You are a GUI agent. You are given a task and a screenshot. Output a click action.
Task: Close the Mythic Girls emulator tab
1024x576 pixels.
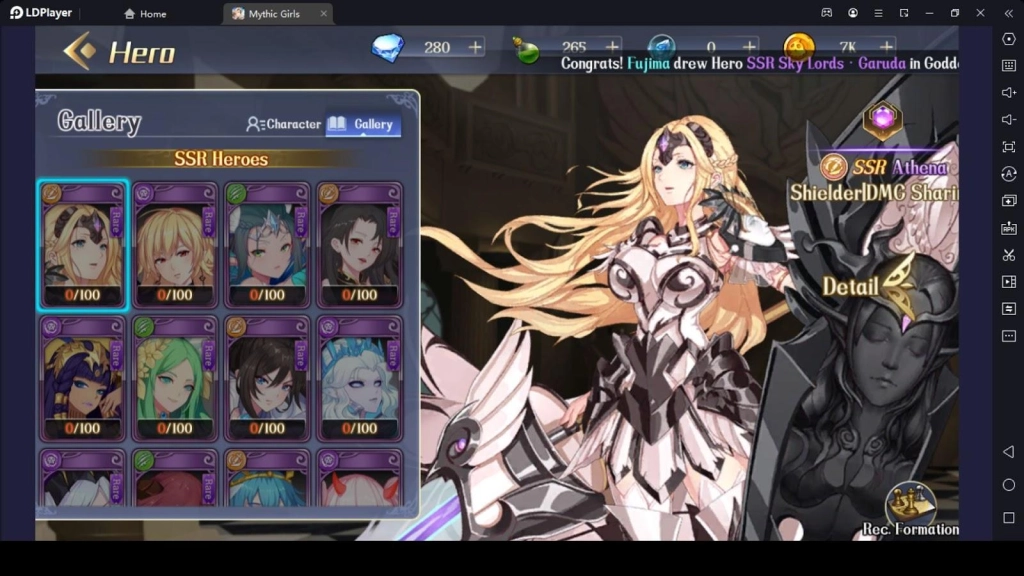[323, 14]
